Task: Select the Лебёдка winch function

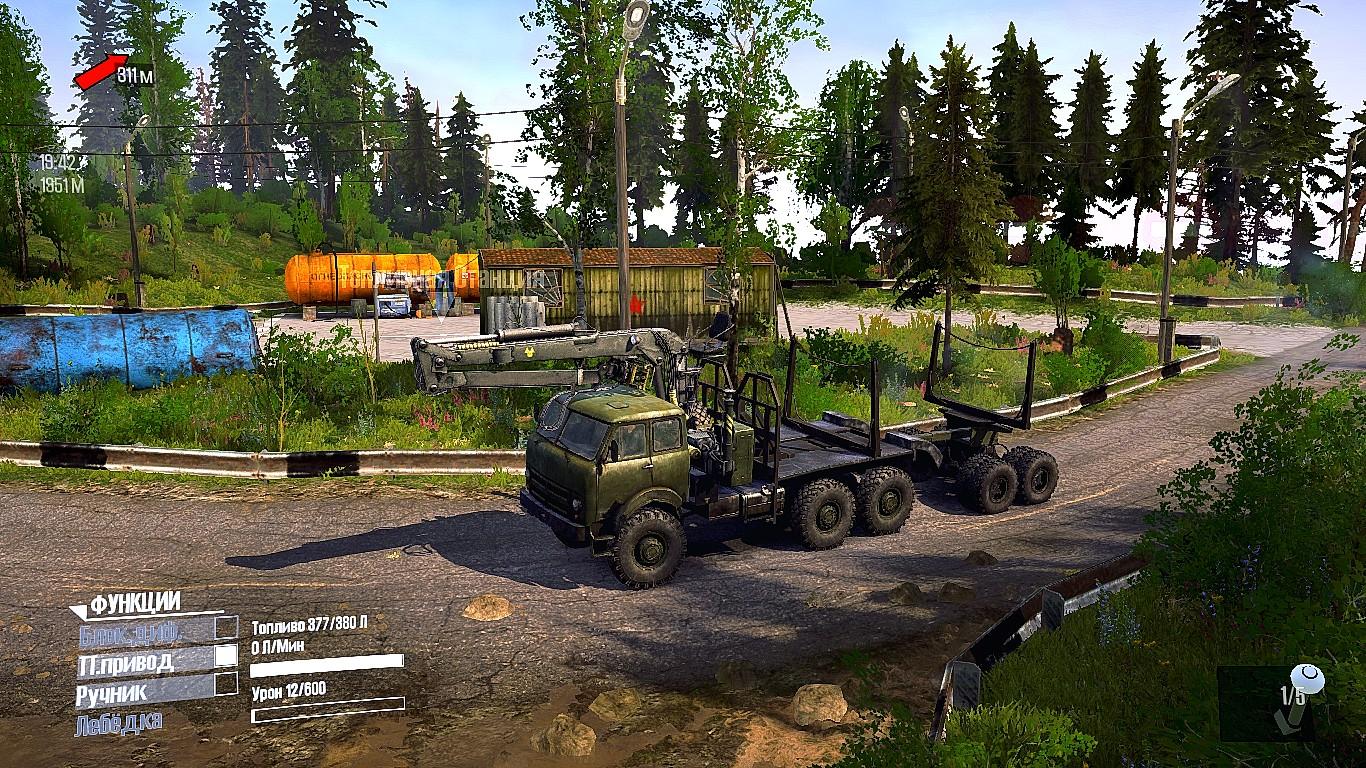Action: 118,722
